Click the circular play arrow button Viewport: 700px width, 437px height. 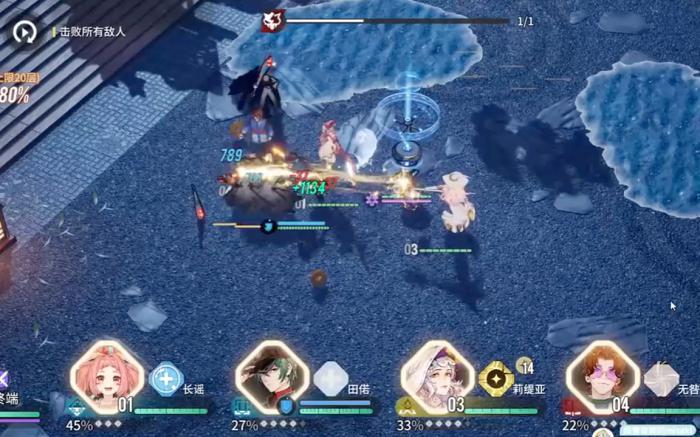click(26, 31)
